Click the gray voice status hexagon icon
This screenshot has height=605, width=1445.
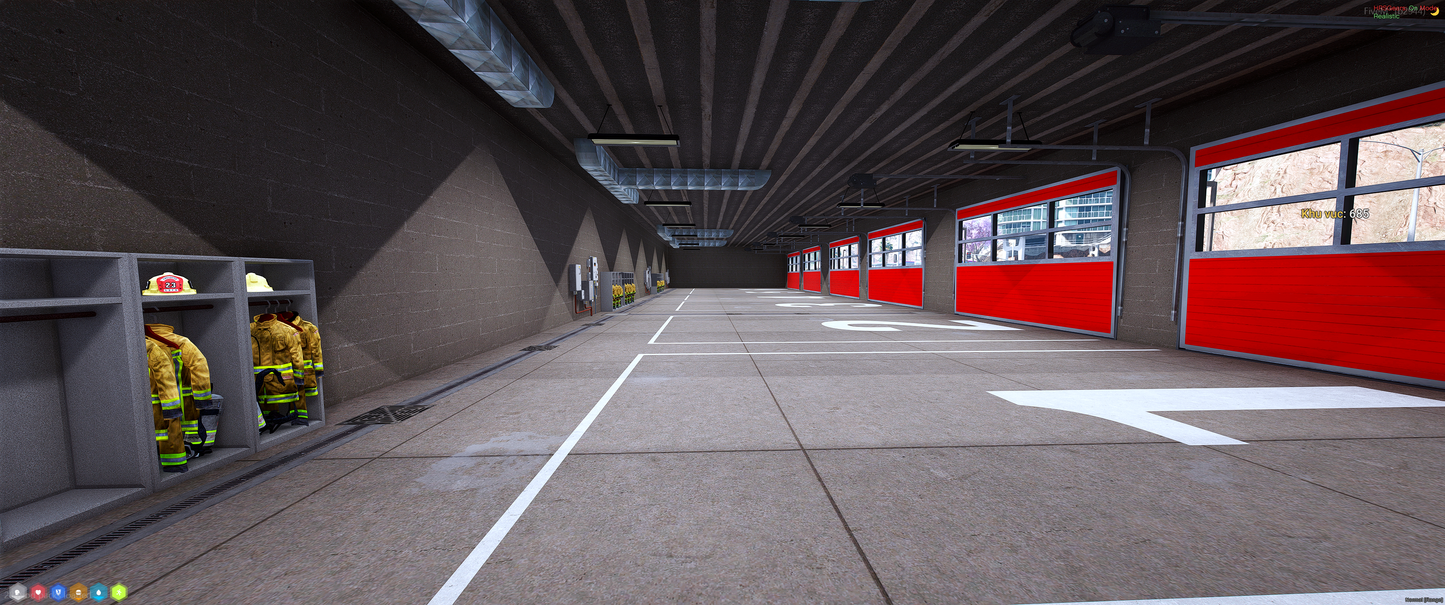tap(17, 592)
